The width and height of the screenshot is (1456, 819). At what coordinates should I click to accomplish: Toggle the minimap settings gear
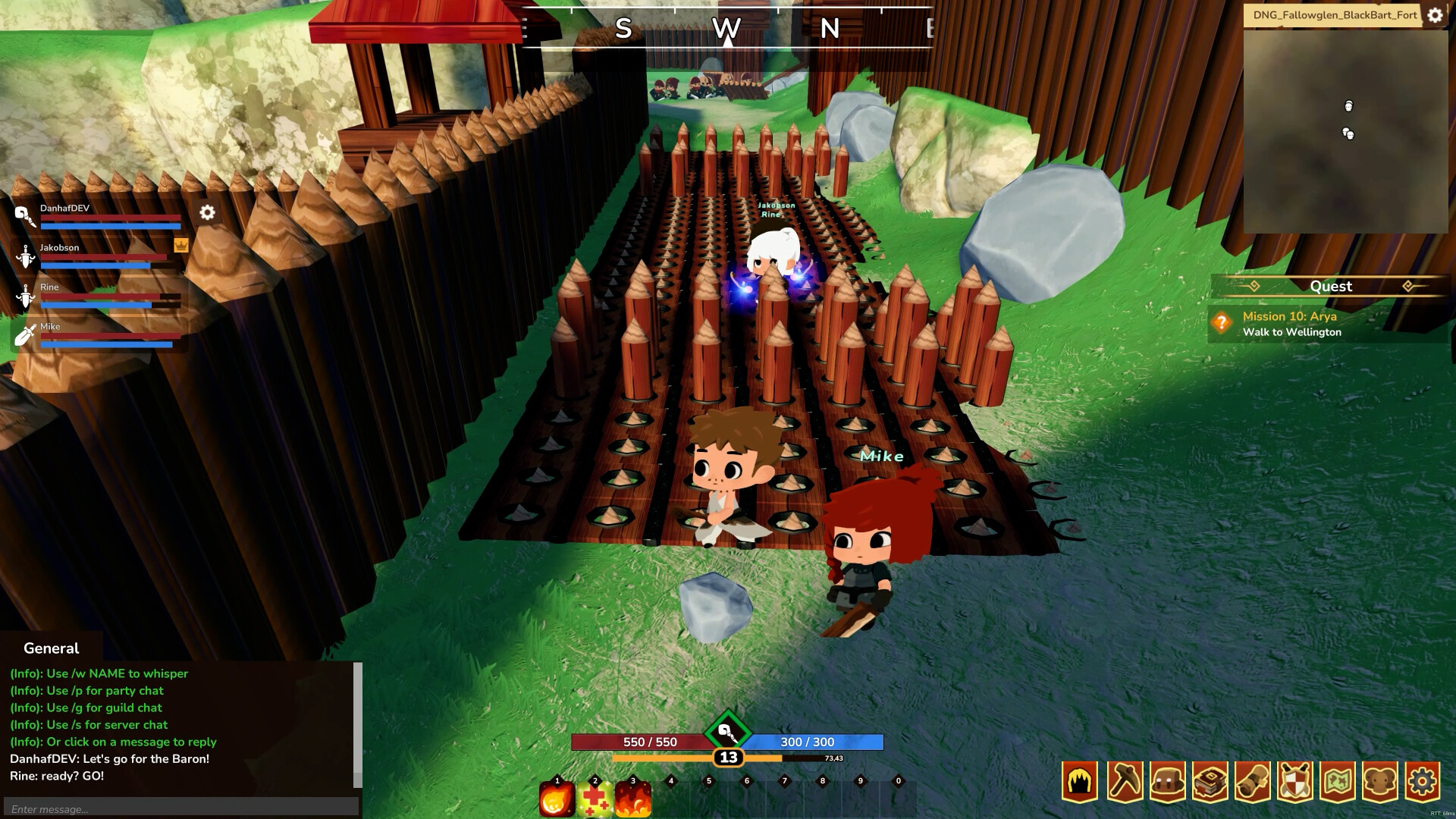coord(1436,14)
